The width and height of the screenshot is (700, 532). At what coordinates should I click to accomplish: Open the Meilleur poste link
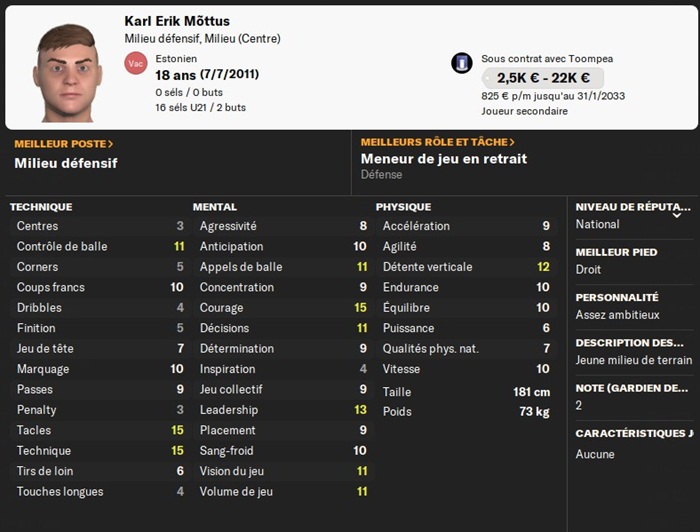pos(64,144)
